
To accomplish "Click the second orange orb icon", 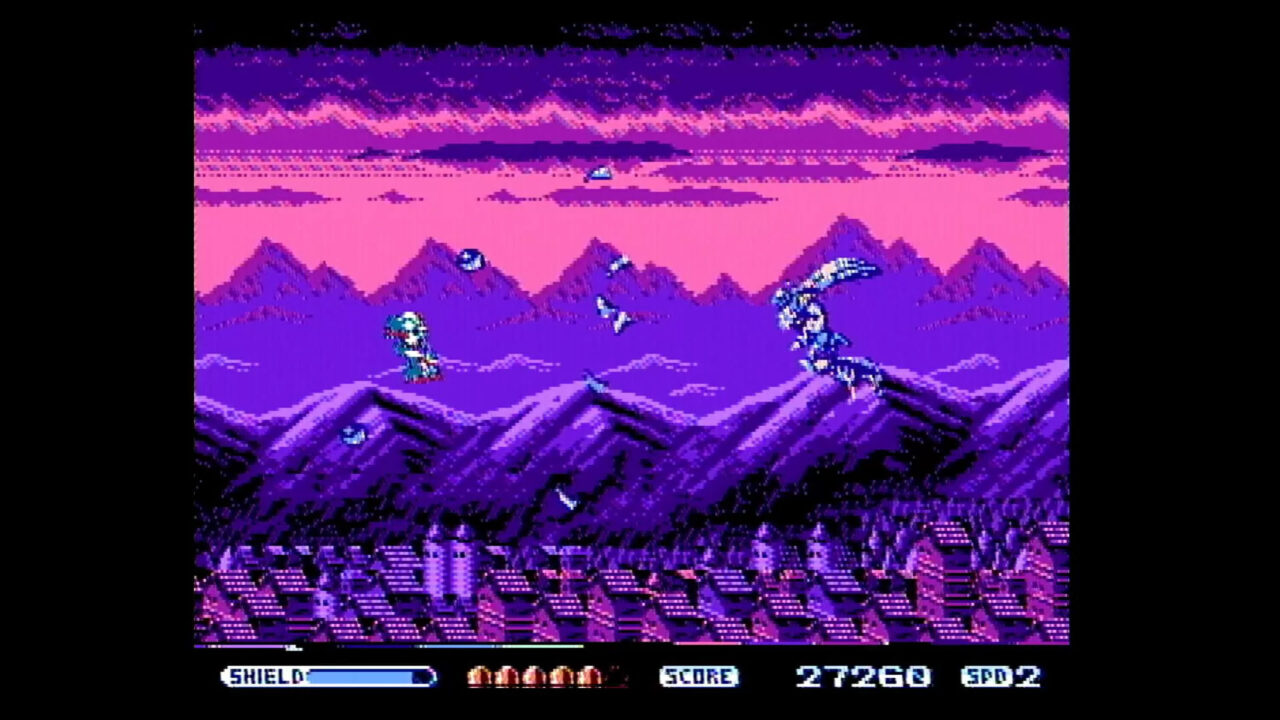I will [x=507, y=677].
